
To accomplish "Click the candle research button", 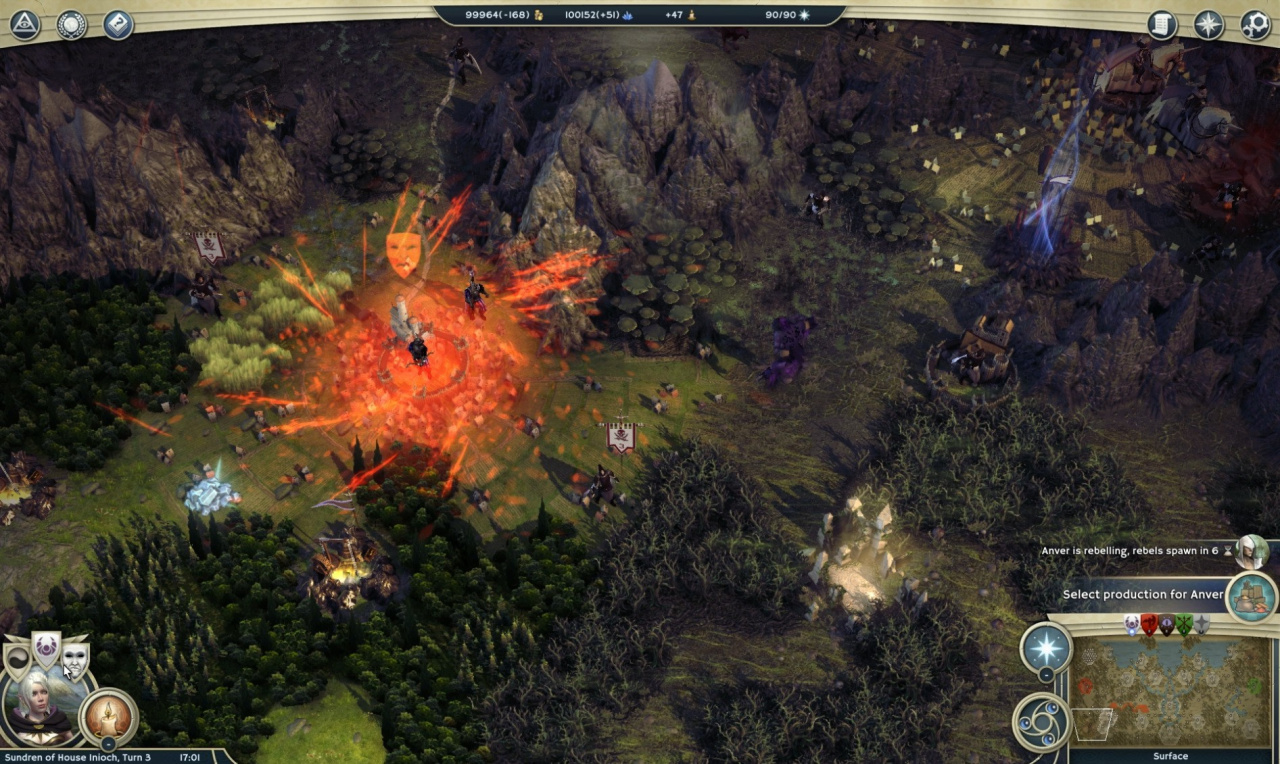I will [x=108, y=715].
